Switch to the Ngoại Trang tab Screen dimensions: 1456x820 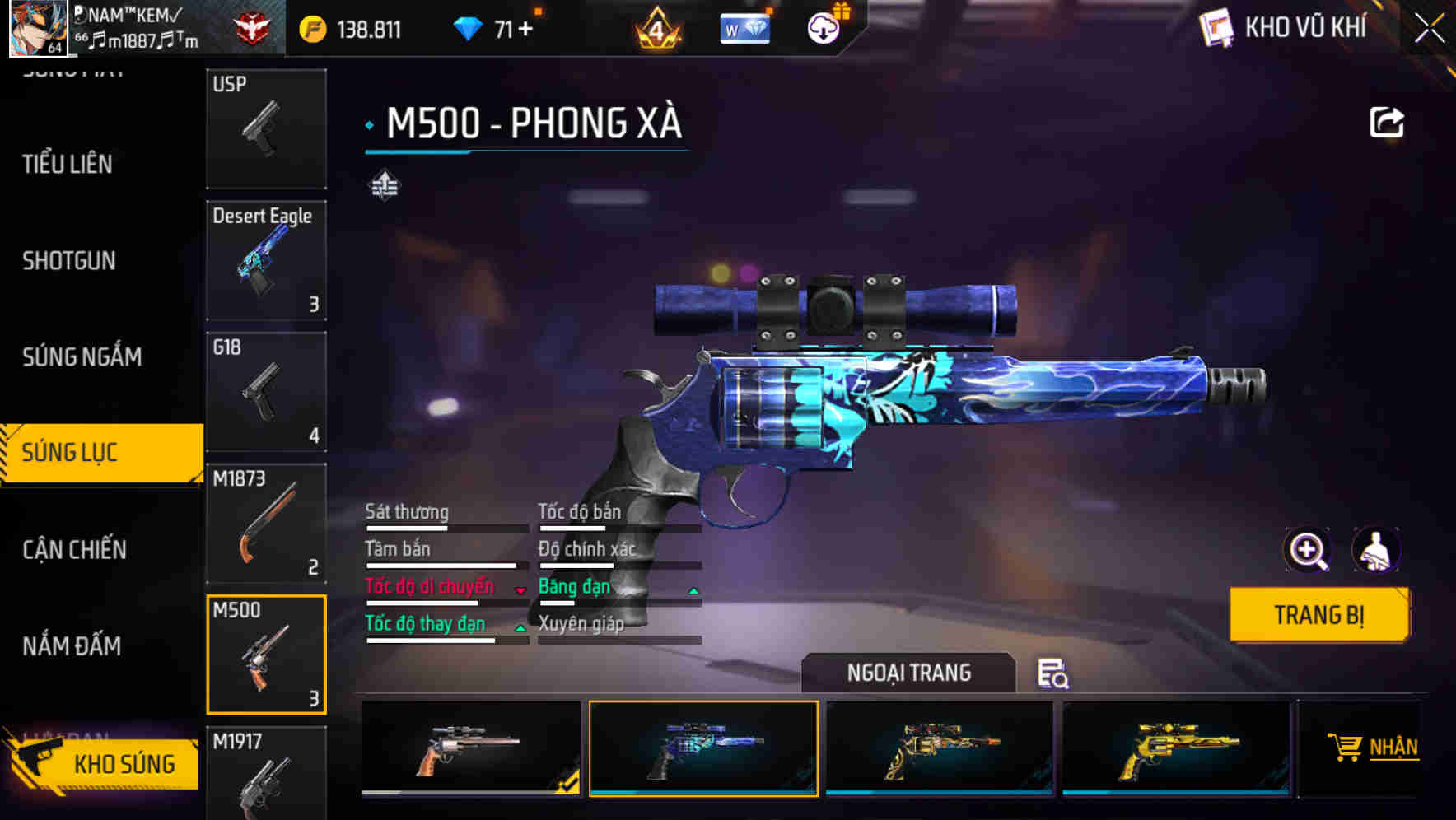coord(910,673)
